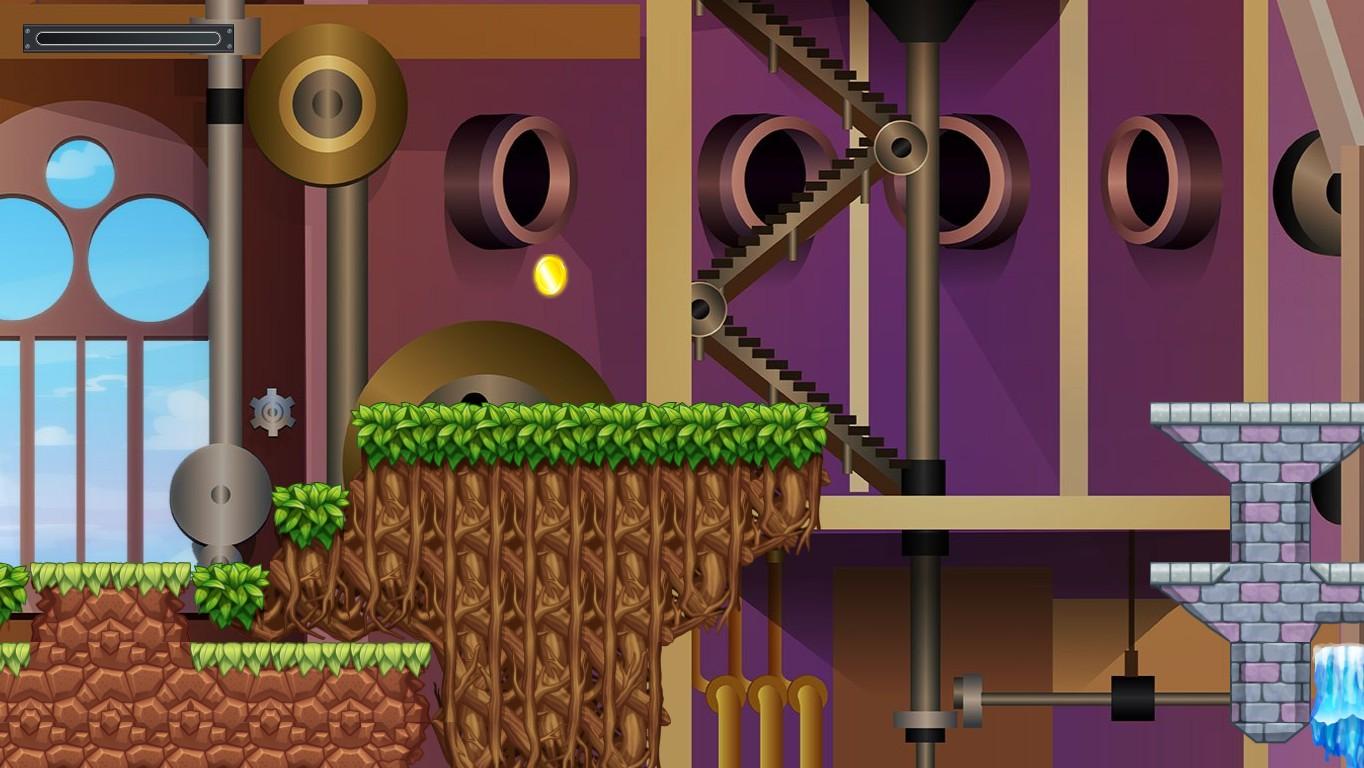Click the lower staircase gear wheel
The width and height of the screenshot is (1364, 768).
(709, 306)
